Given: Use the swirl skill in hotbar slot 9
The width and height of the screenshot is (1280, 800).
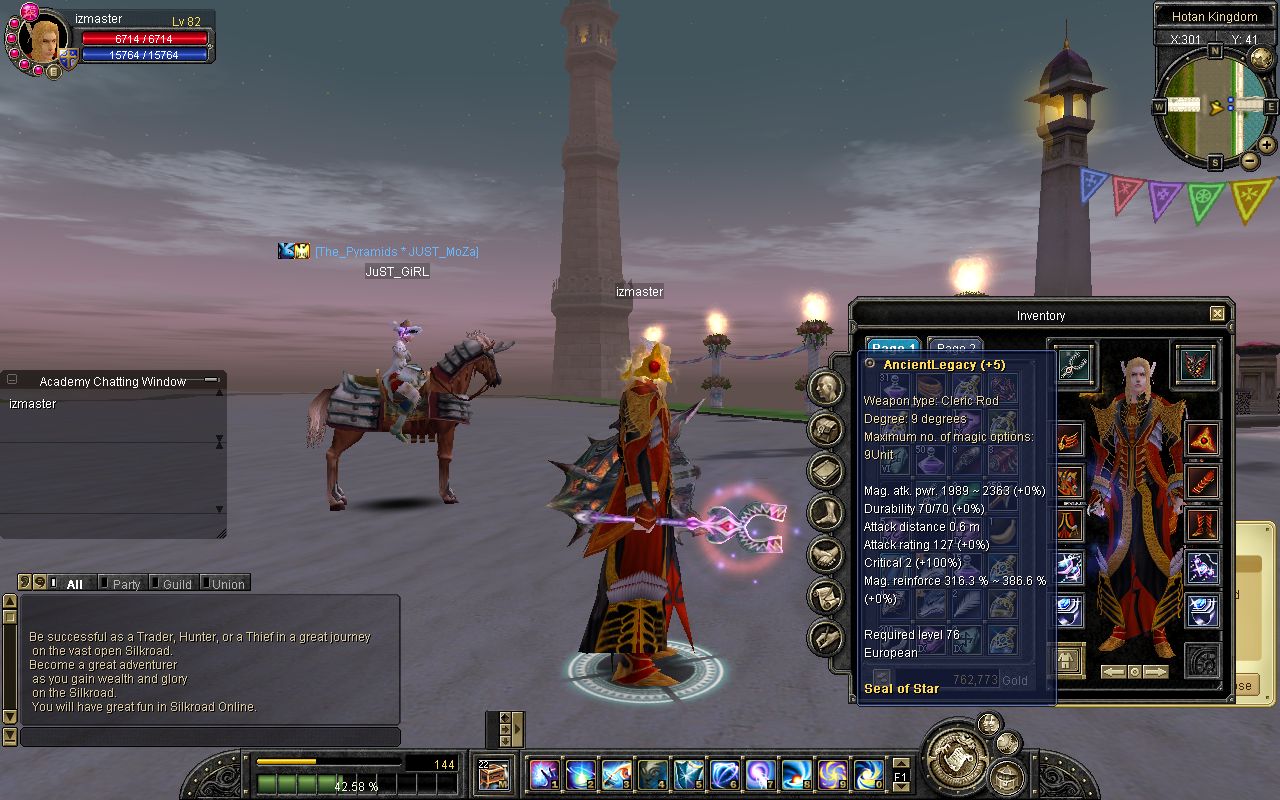Looking at the screenshot, I should point(832,773).
